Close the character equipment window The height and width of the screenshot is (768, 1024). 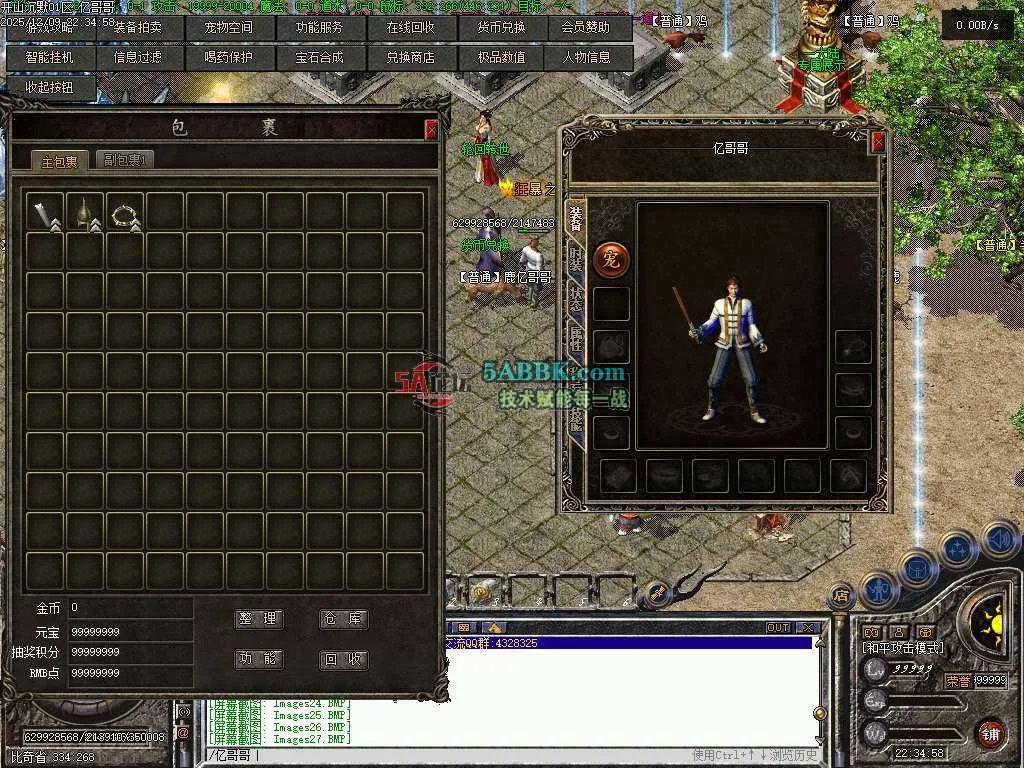tap(878, 143)
